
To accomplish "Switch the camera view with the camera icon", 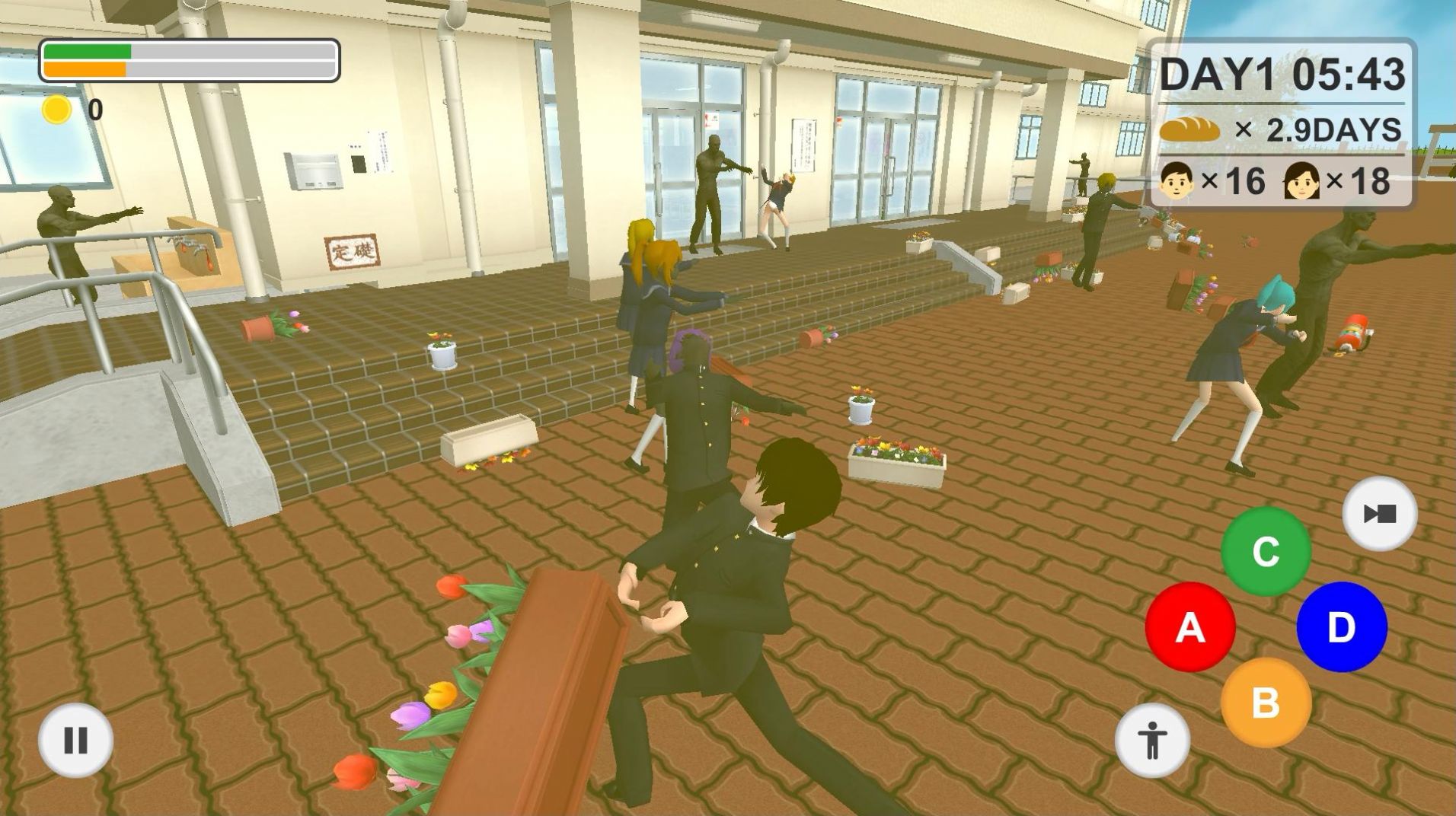I will point(1379,514).
